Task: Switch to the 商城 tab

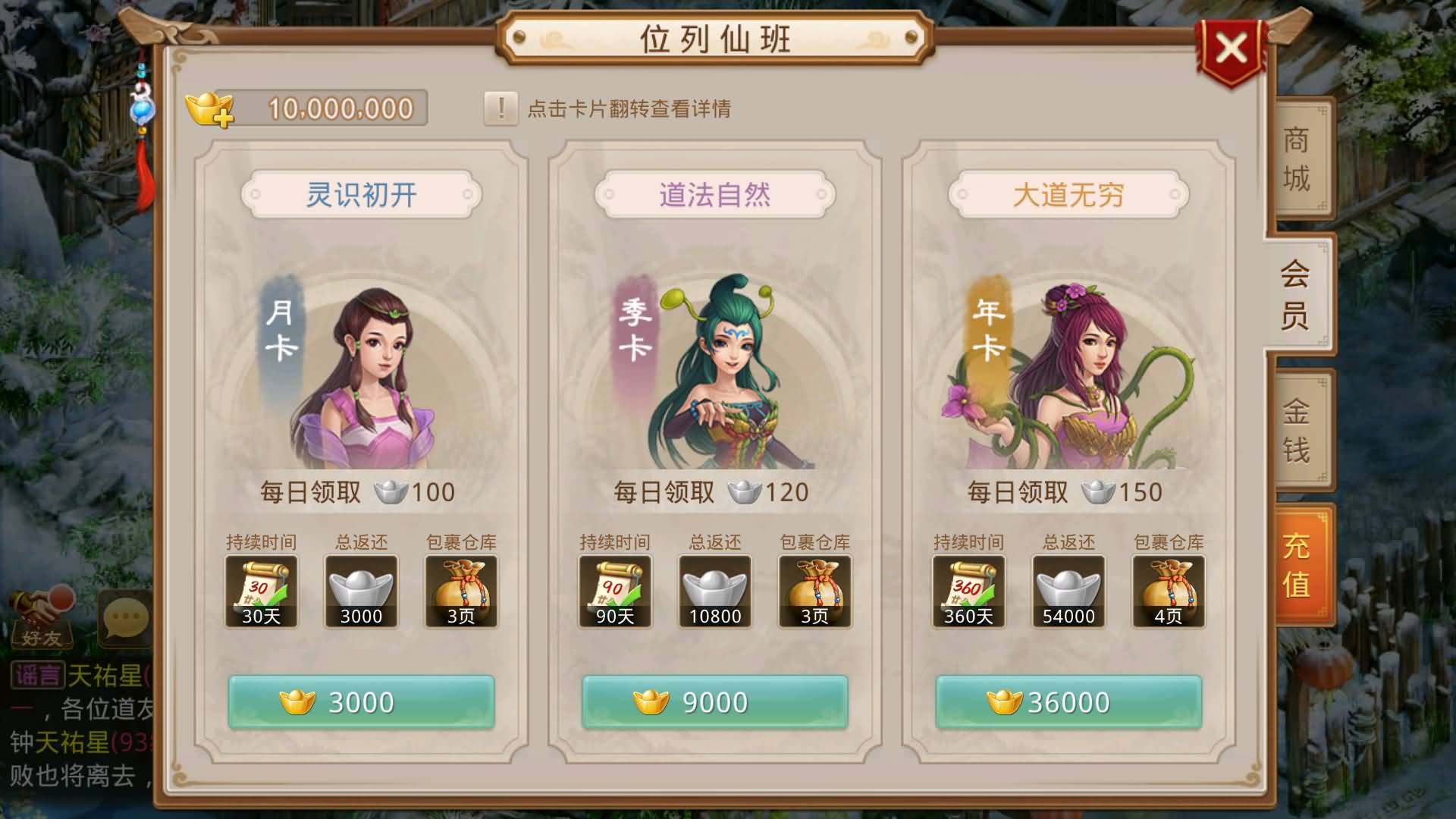Action: [1297, 158]
